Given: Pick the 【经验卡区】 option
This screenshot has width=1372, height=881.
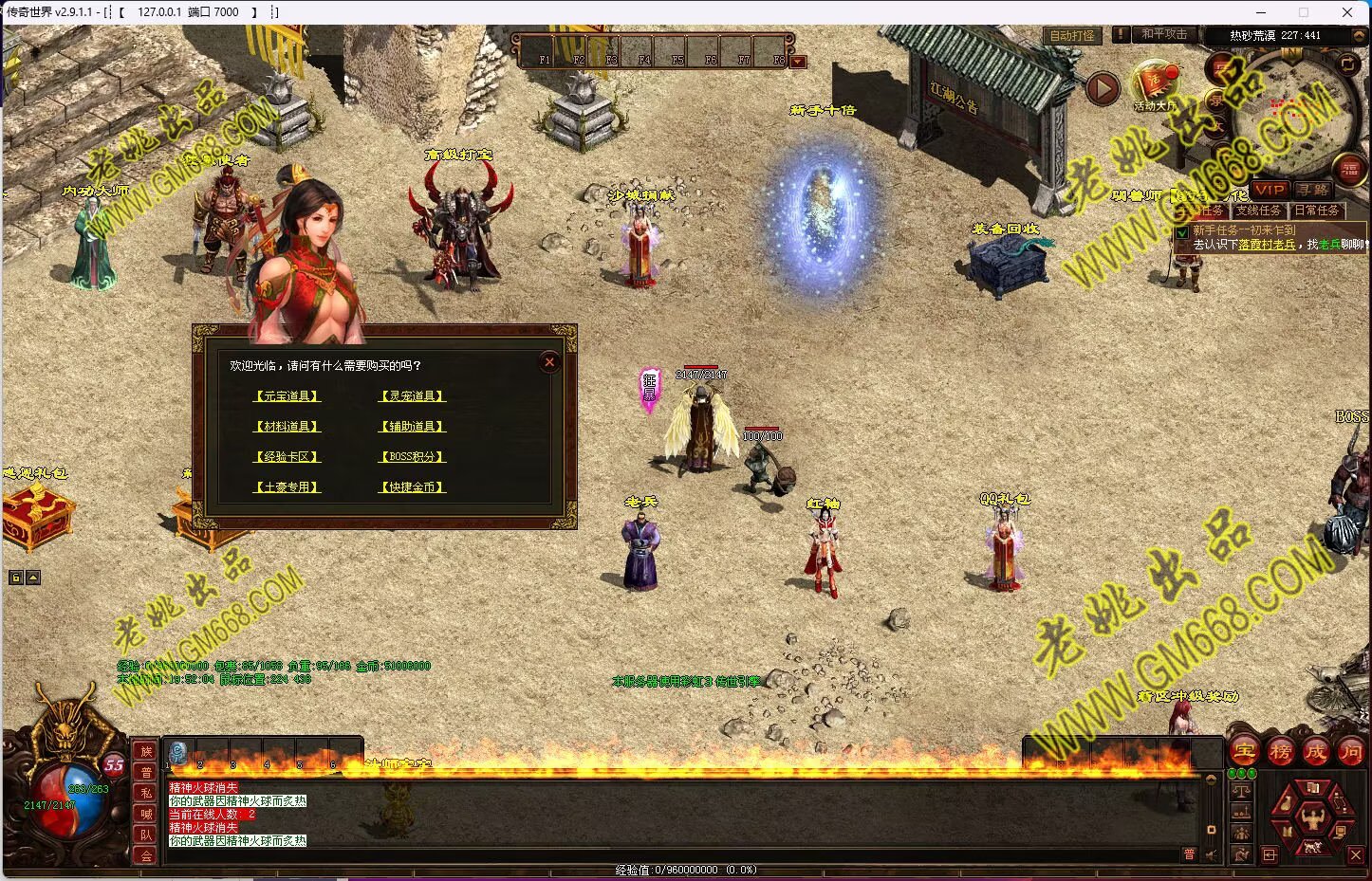Looking at the screenshot, I should [x=287, y=457].
